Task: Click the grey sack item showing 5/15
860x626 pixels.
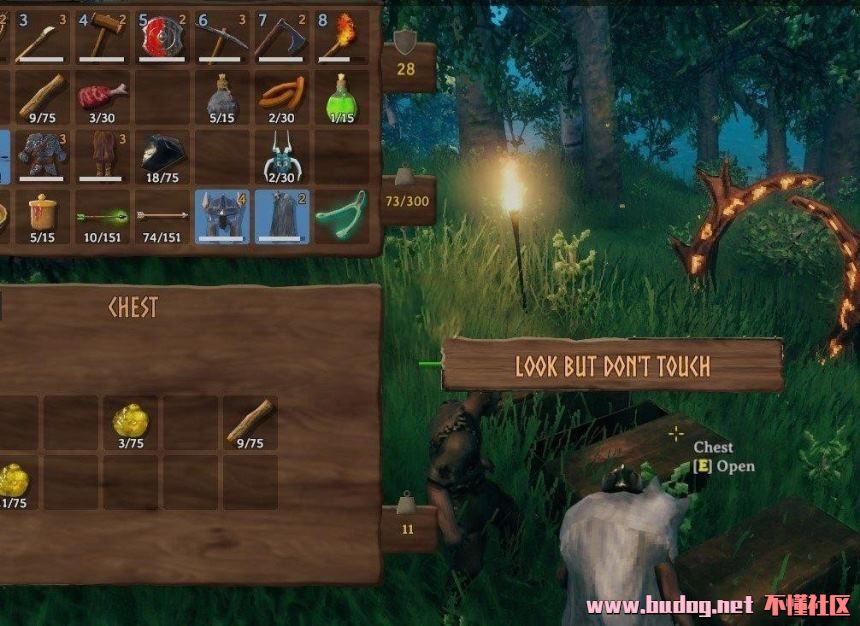Action: click(x=222, y=97)
